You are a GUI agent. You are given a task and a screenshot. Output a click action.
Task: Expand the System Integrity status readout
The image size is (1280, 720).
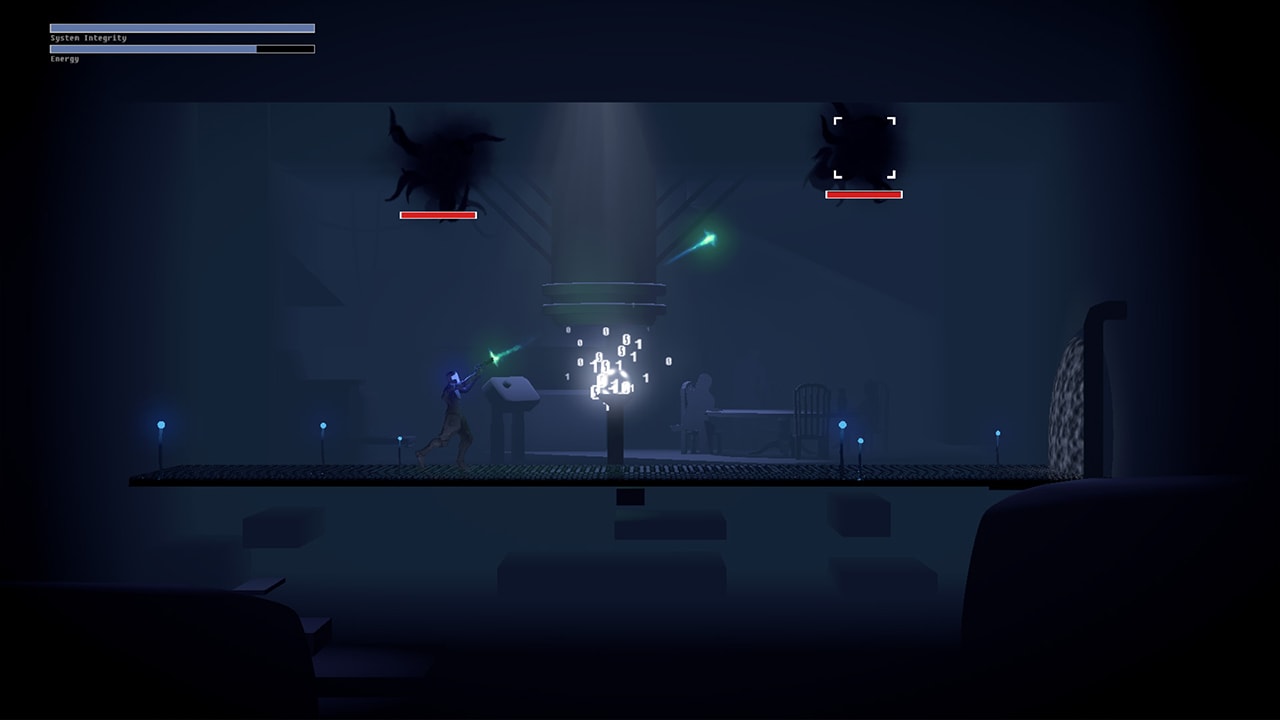(x=180, y=28)
